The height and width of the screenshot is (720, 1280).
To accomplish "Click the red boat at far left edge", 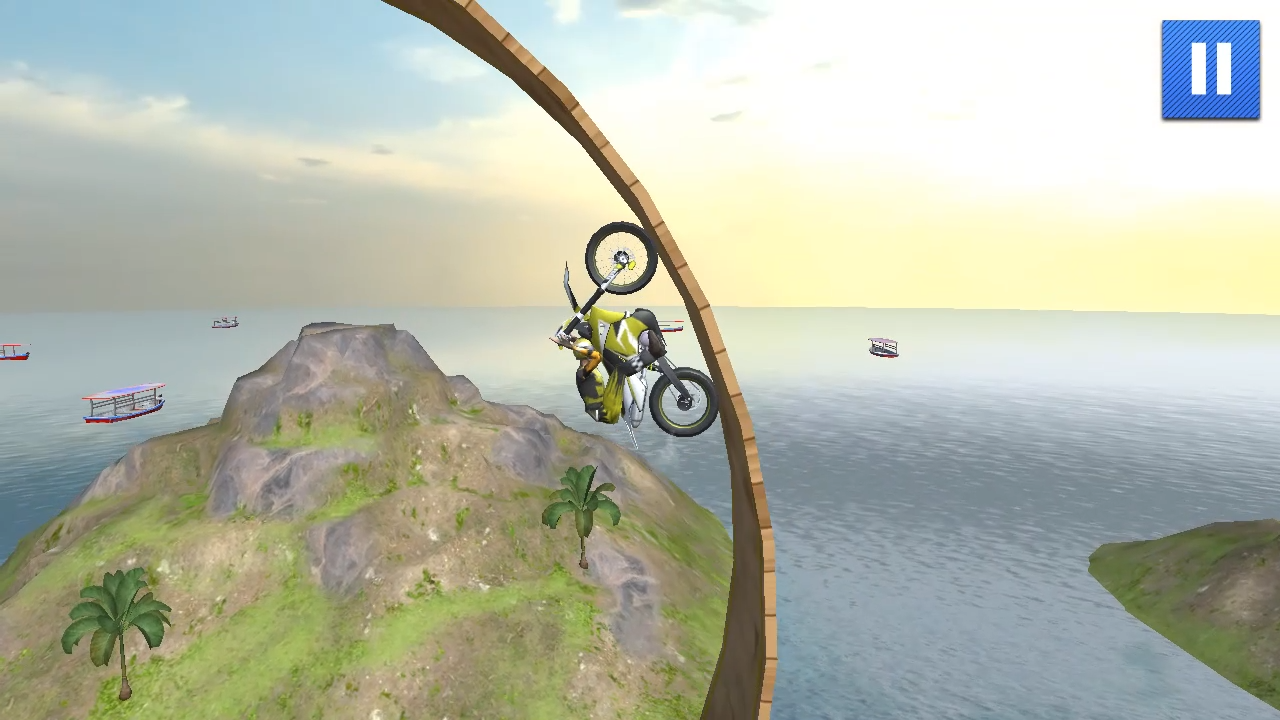I will (12, 351).
